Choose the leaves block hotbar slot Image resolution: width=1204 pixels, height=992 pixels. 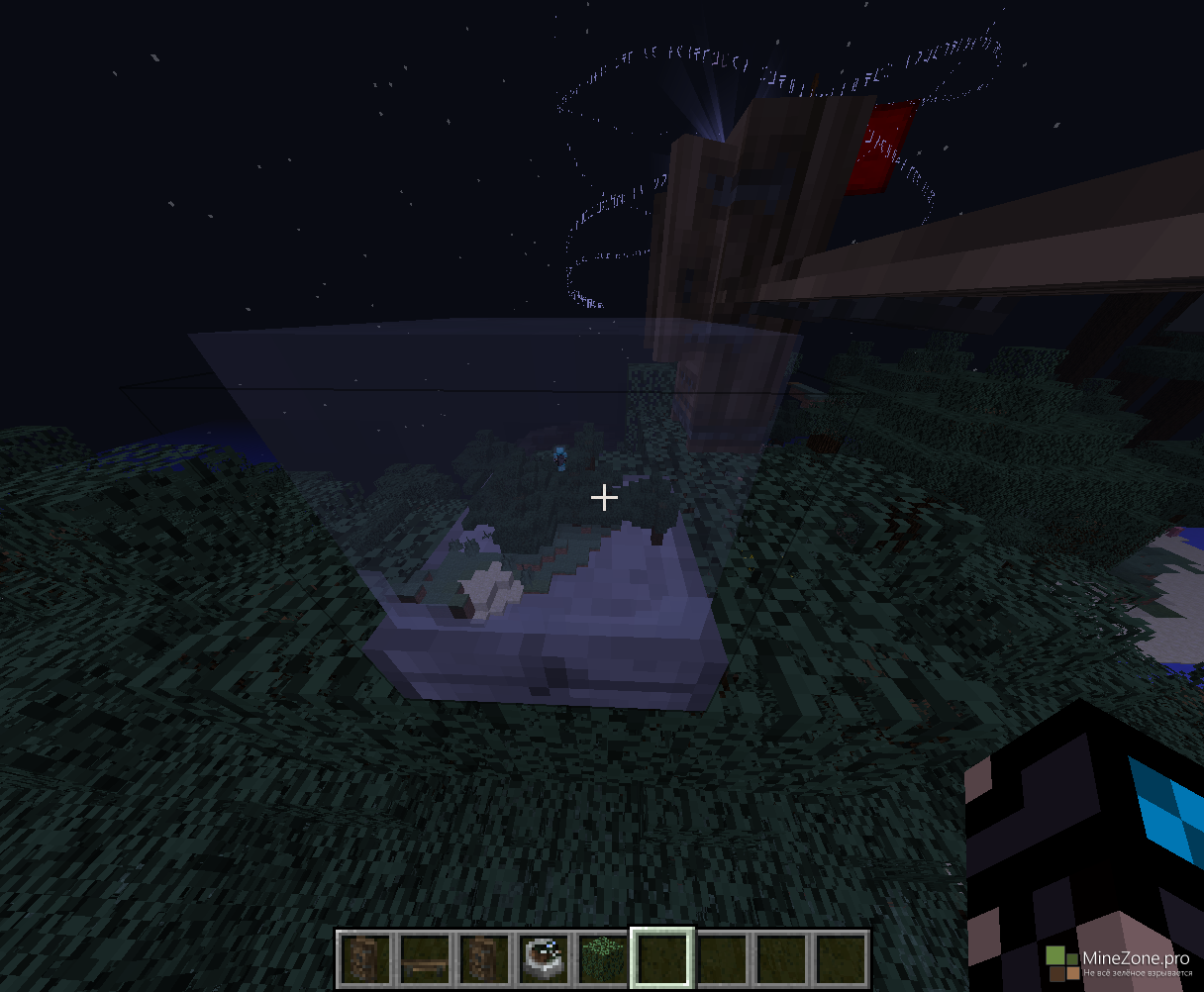602,958
